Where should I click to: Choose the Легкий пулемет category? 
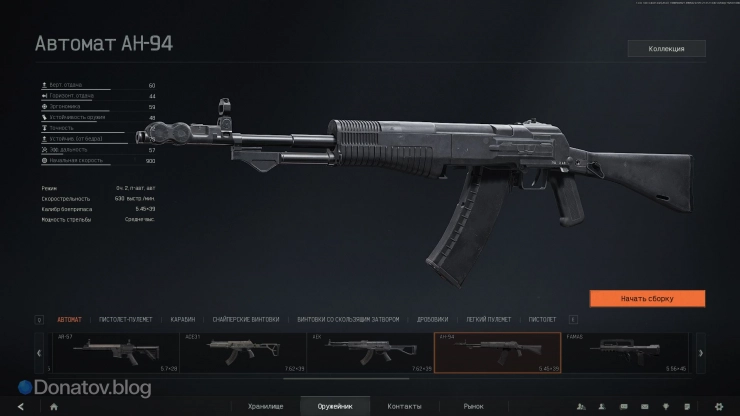pos(488,319)
